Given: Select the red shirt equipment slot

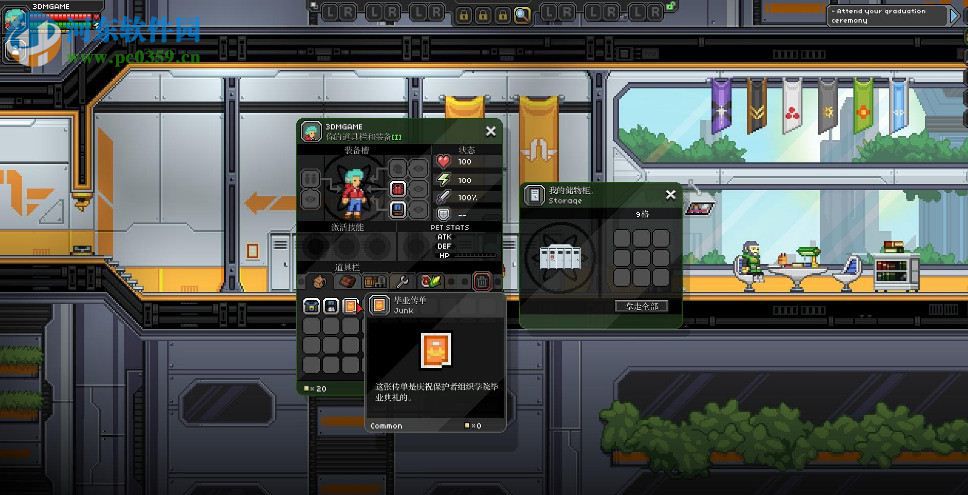Looking at the screenshot, I should 398,189.
